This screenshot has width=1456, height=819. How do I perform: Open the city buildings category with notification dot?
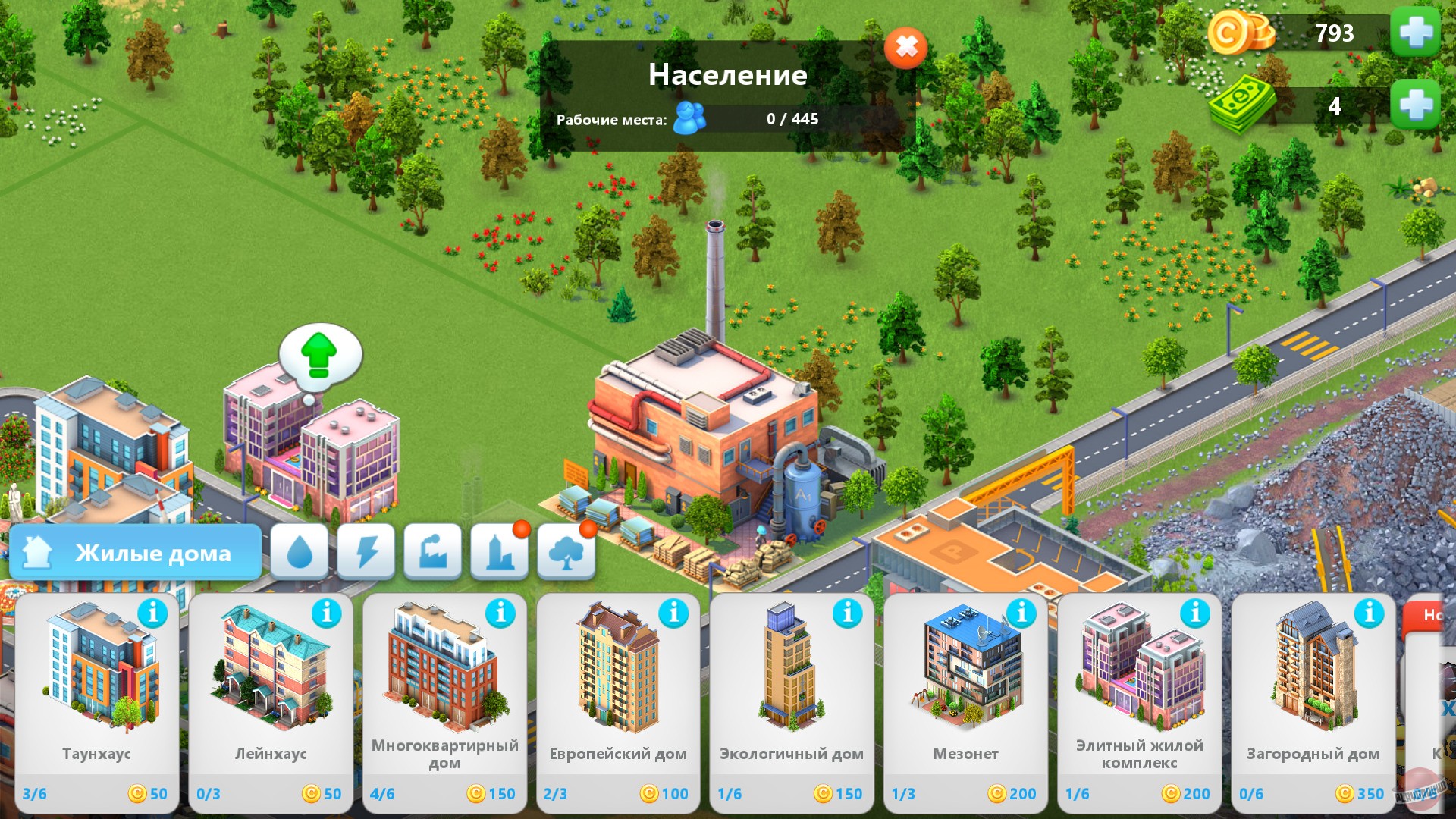[499, 553]
